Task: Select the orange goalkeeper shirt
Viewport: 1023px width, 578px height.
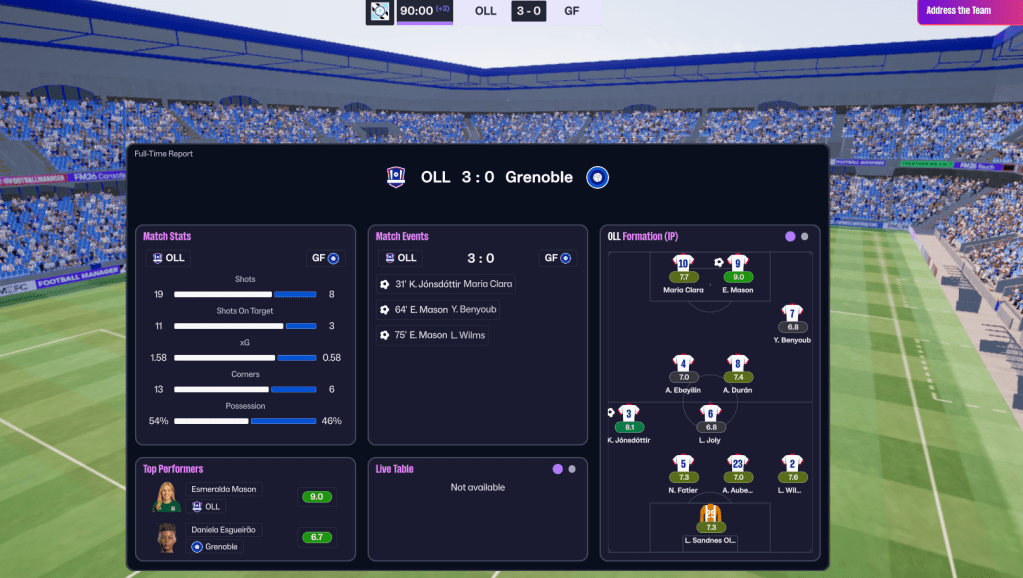Action: pyautogui.click(x=710, y=514)
